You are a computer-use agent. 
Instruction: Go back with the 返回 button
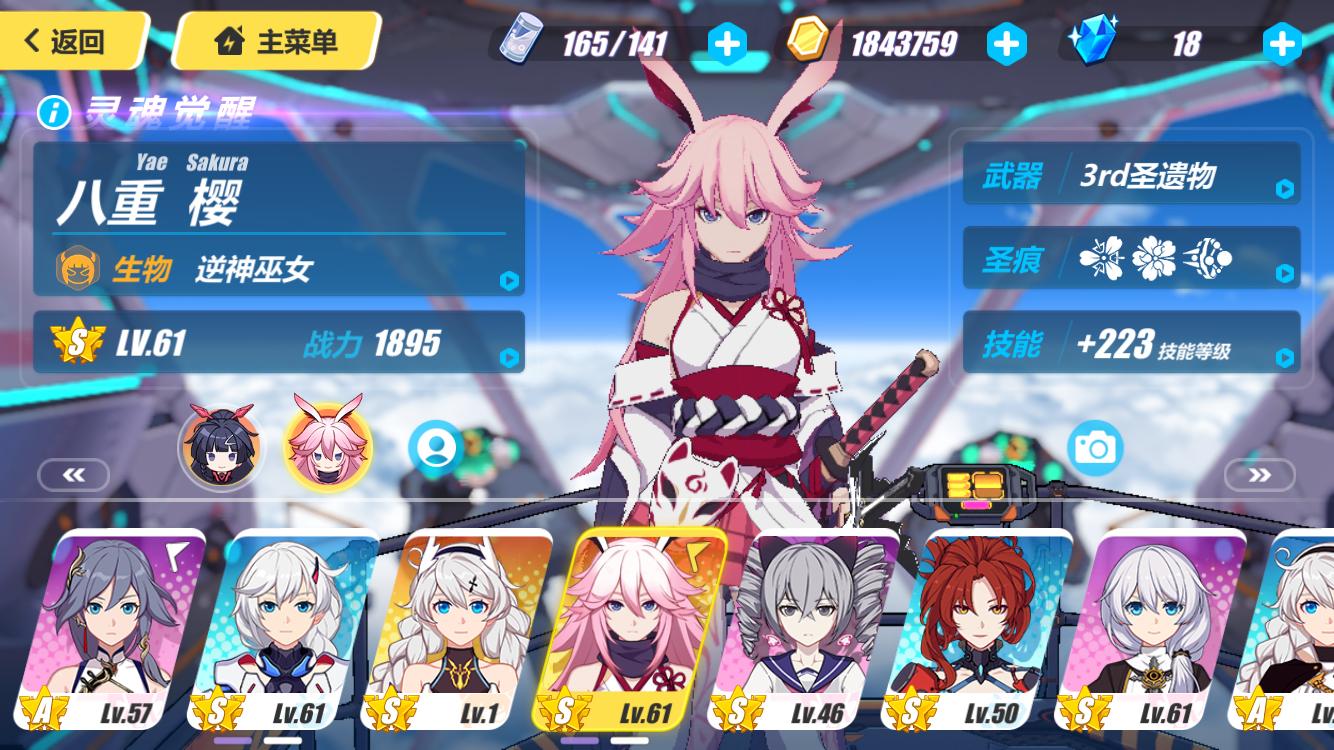point(68,41)
